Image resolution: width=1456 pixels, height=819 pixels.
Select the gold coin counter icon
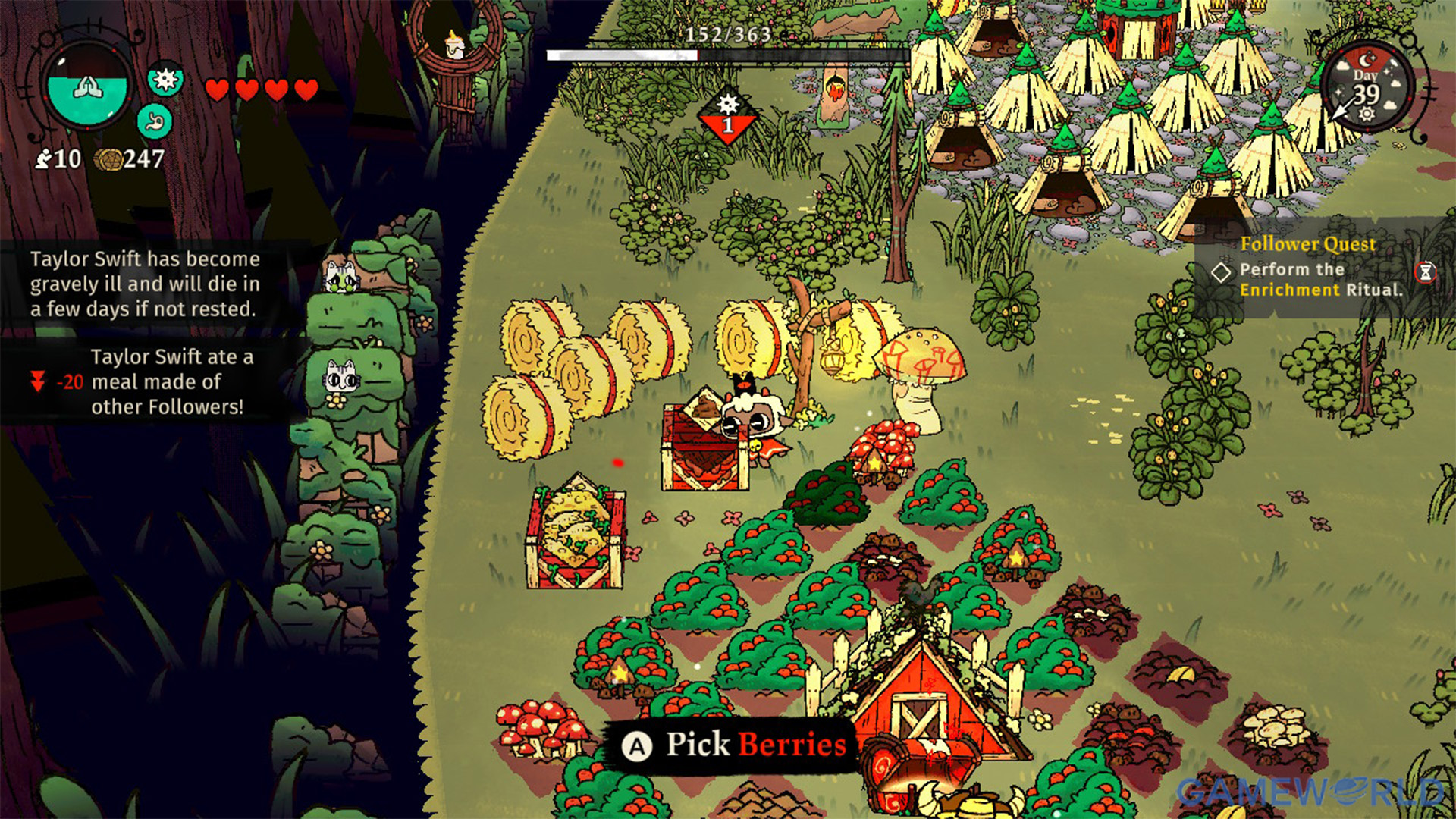point(108,159)
